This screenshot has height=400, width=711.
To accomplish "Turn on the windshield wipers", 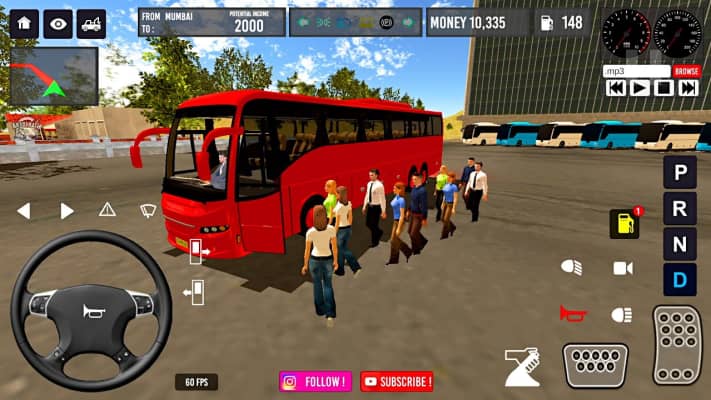I will (148, 210).
